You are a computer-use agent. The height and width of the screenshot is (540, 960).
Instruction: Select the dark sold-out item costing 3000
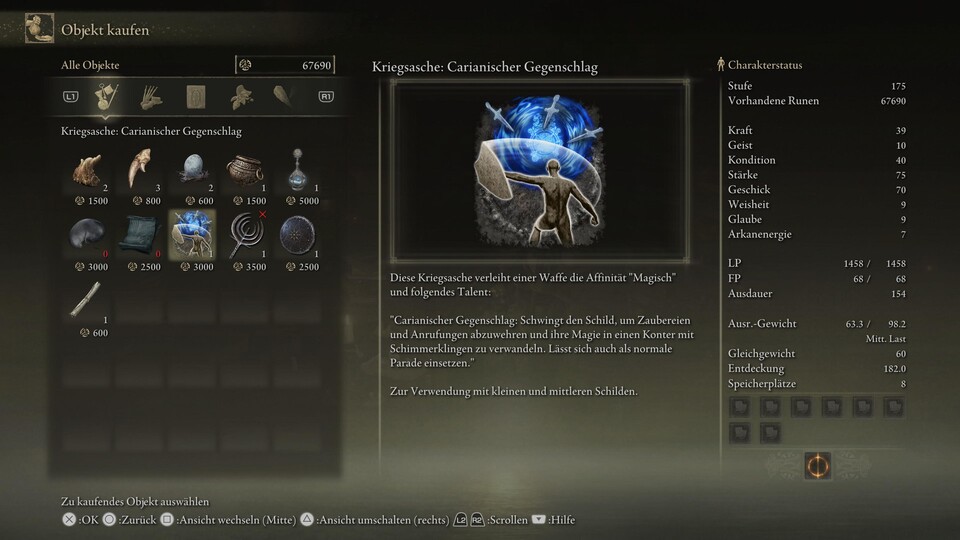[x=88, y=234]
